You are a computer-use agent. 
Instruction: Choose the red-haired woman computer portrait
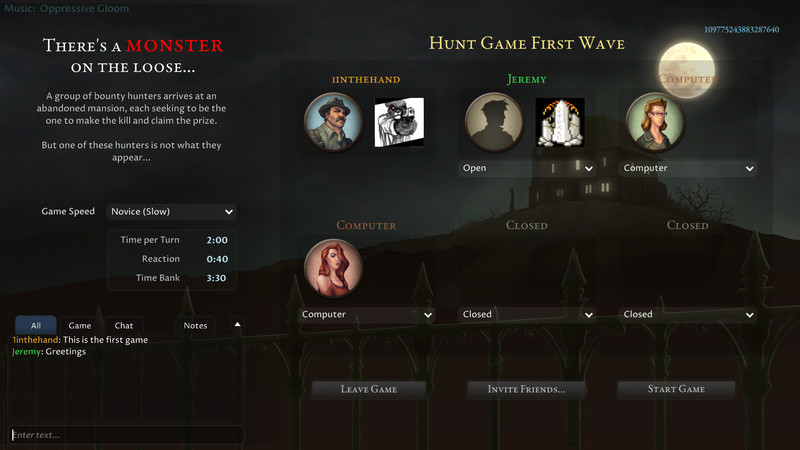pyautogui.click(x=333, y=268)
